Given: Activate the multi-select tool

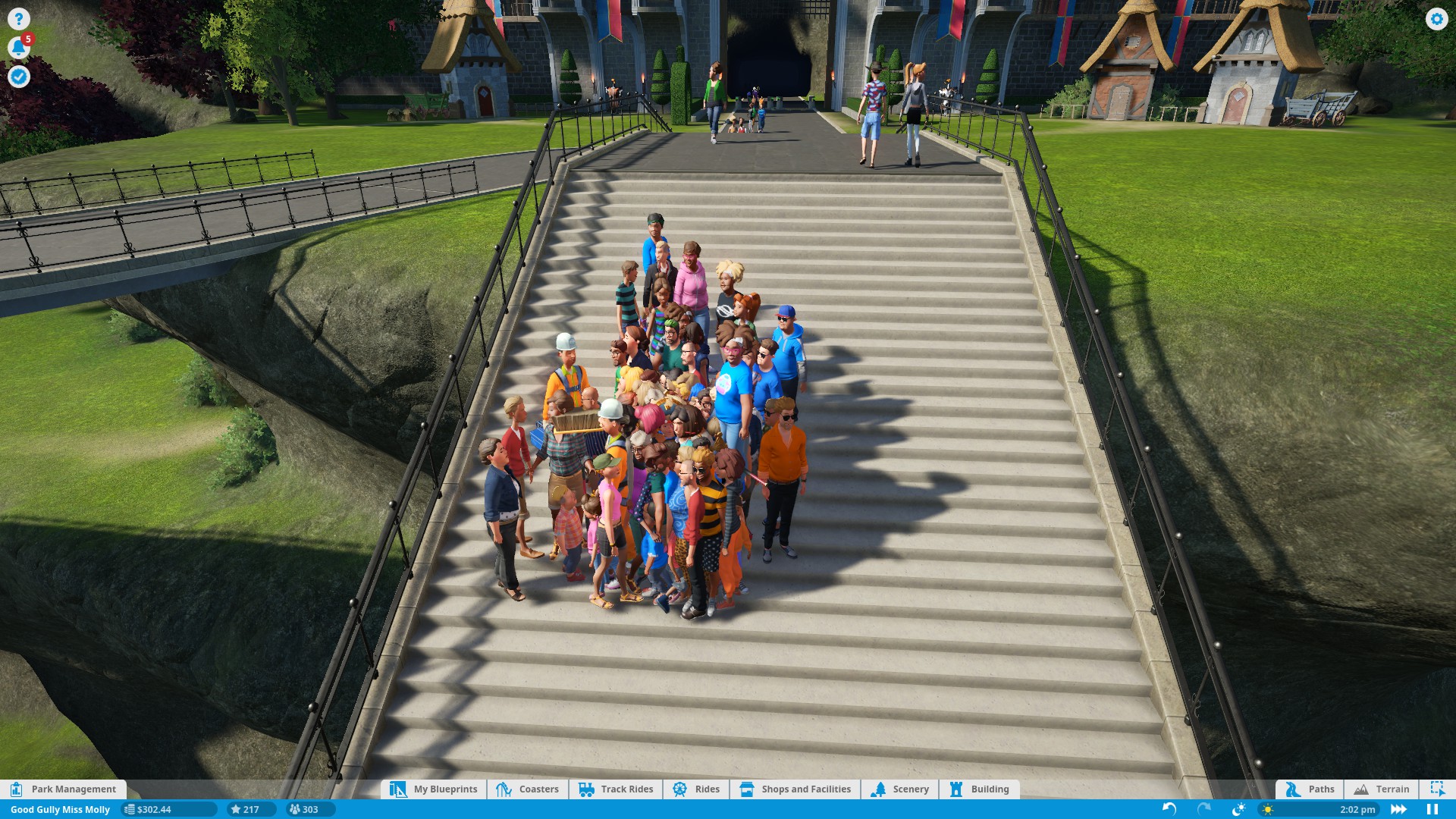Looking at the screenshot, I should coord(1438,789).
